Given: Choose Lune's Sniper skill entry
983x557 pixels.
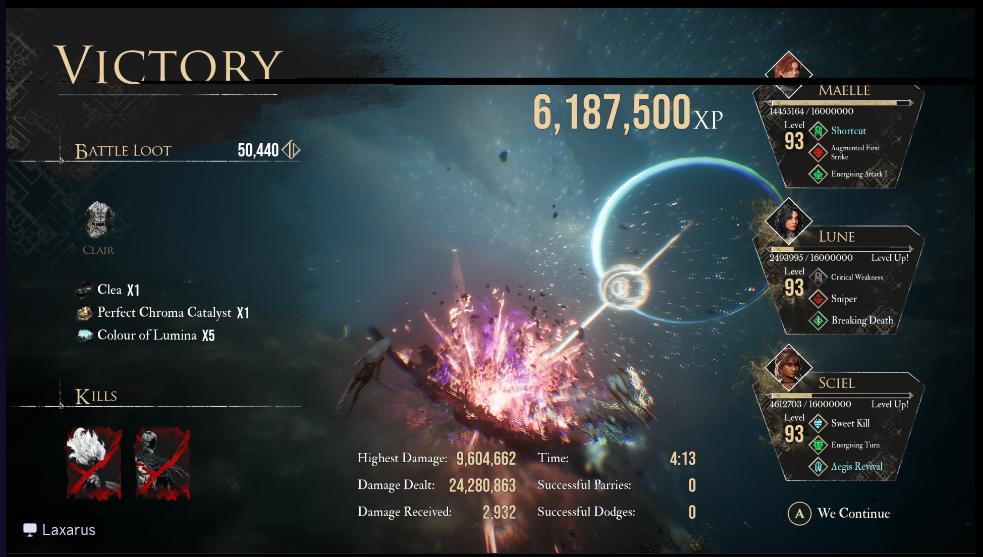Looking at the screenshot, I should 843,299.
